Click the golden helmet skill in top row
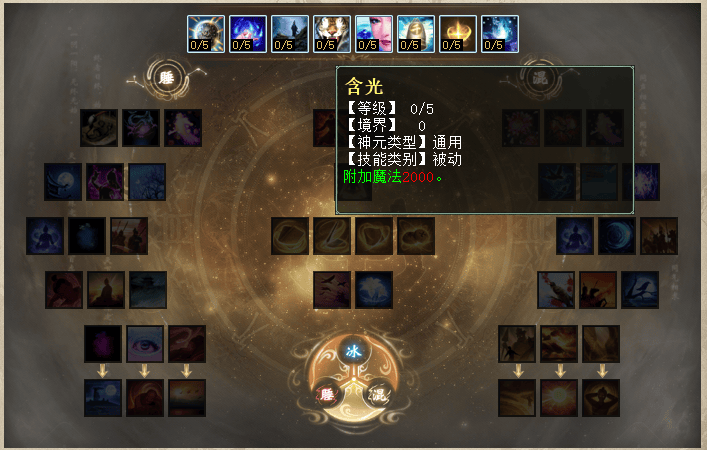Viewport: 707px width, 450px height. point(415,33)
